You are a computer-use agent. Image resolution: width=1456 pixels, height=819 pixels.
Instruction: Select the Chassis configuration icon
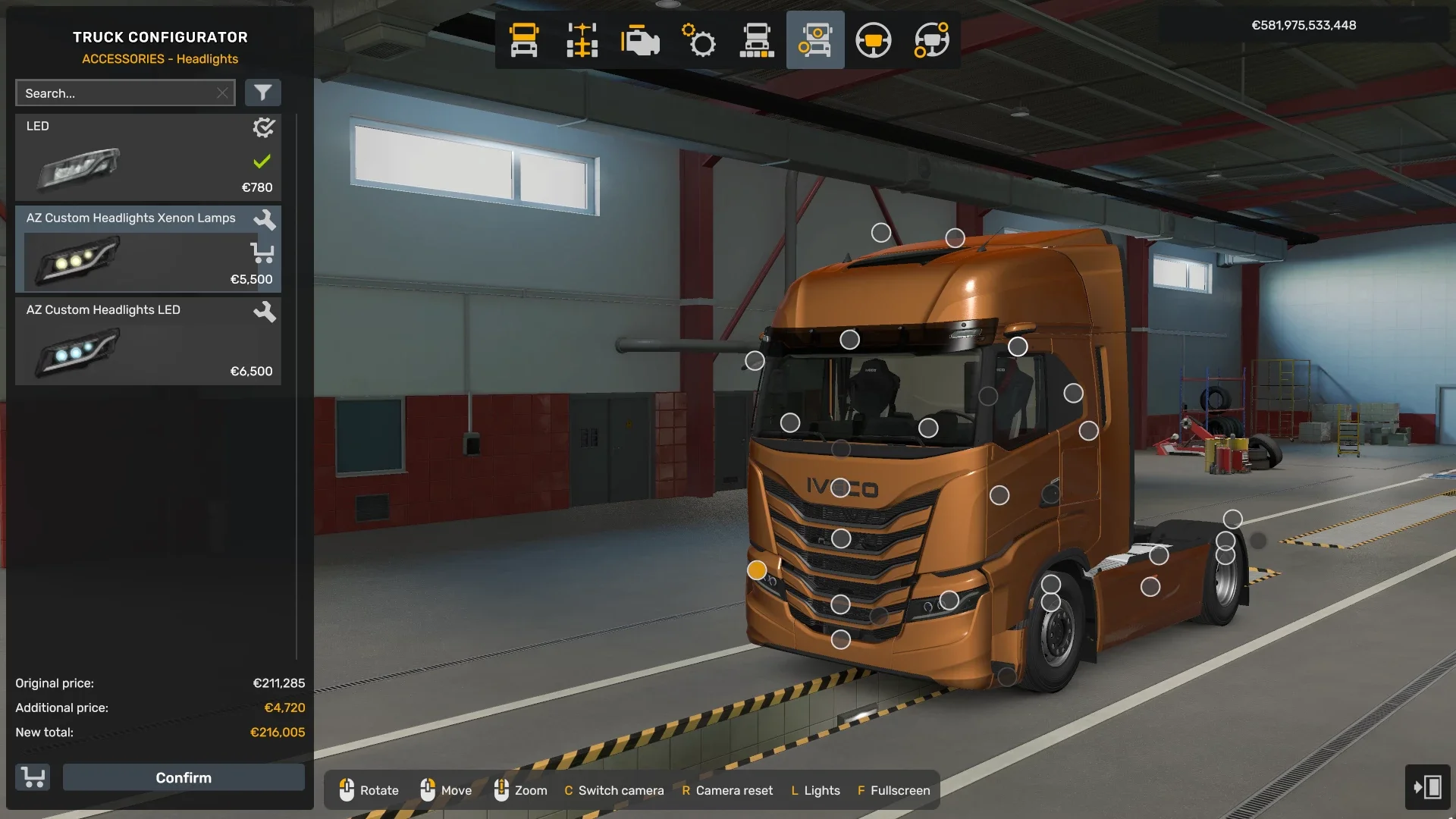(582, 40)
